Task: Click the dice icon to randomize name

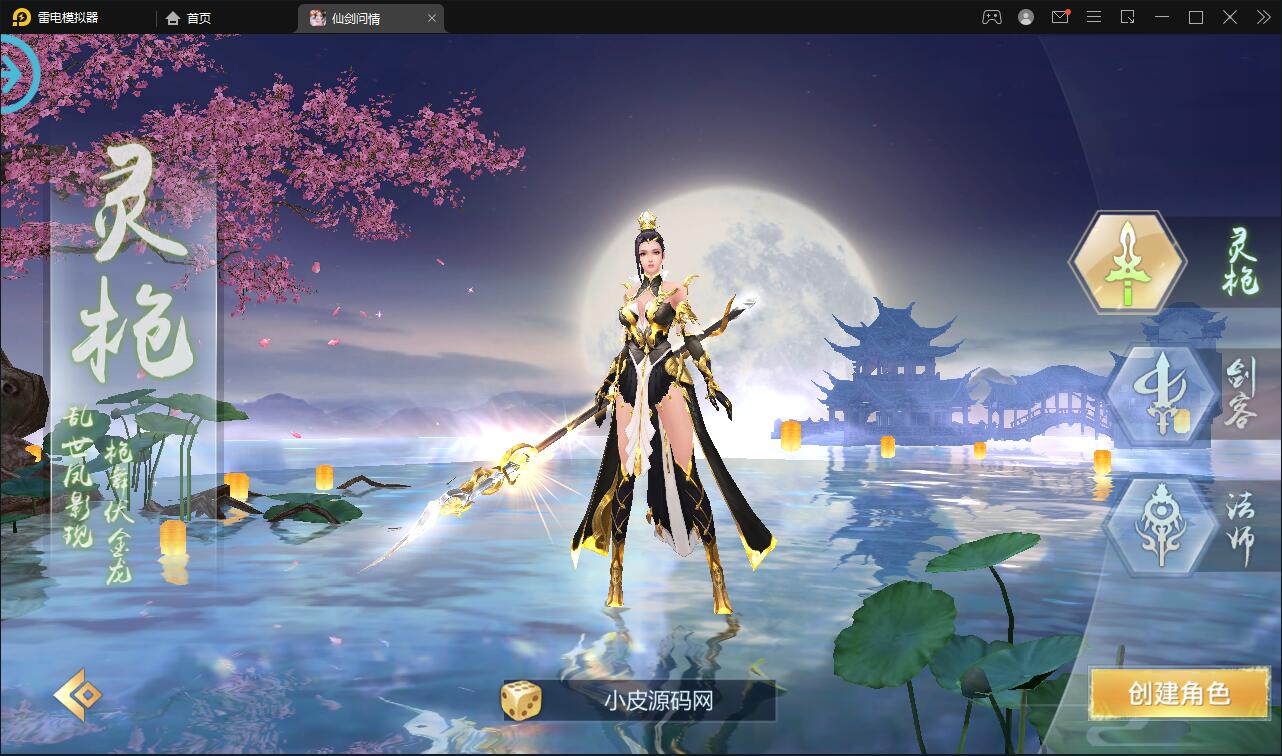Action: (519, 703)
